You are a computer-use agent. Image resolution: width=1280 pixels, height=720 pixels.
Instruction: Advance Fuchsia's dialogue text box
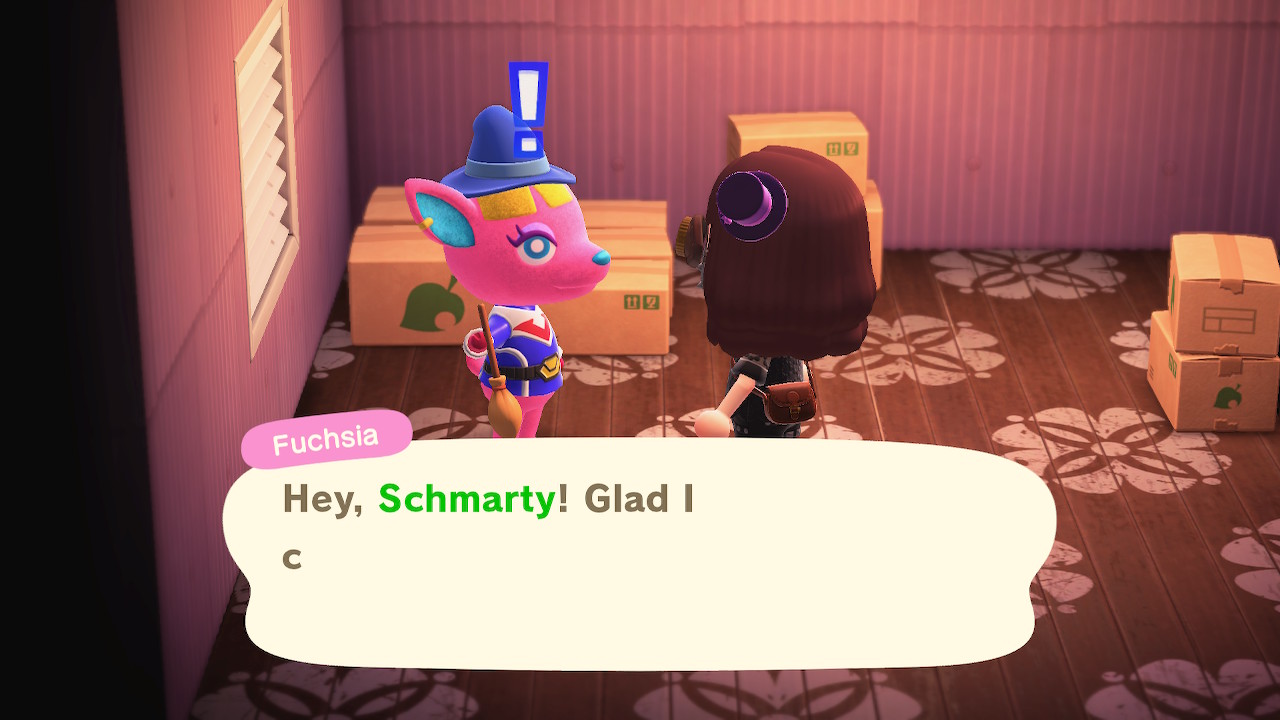tap(640, 555)
